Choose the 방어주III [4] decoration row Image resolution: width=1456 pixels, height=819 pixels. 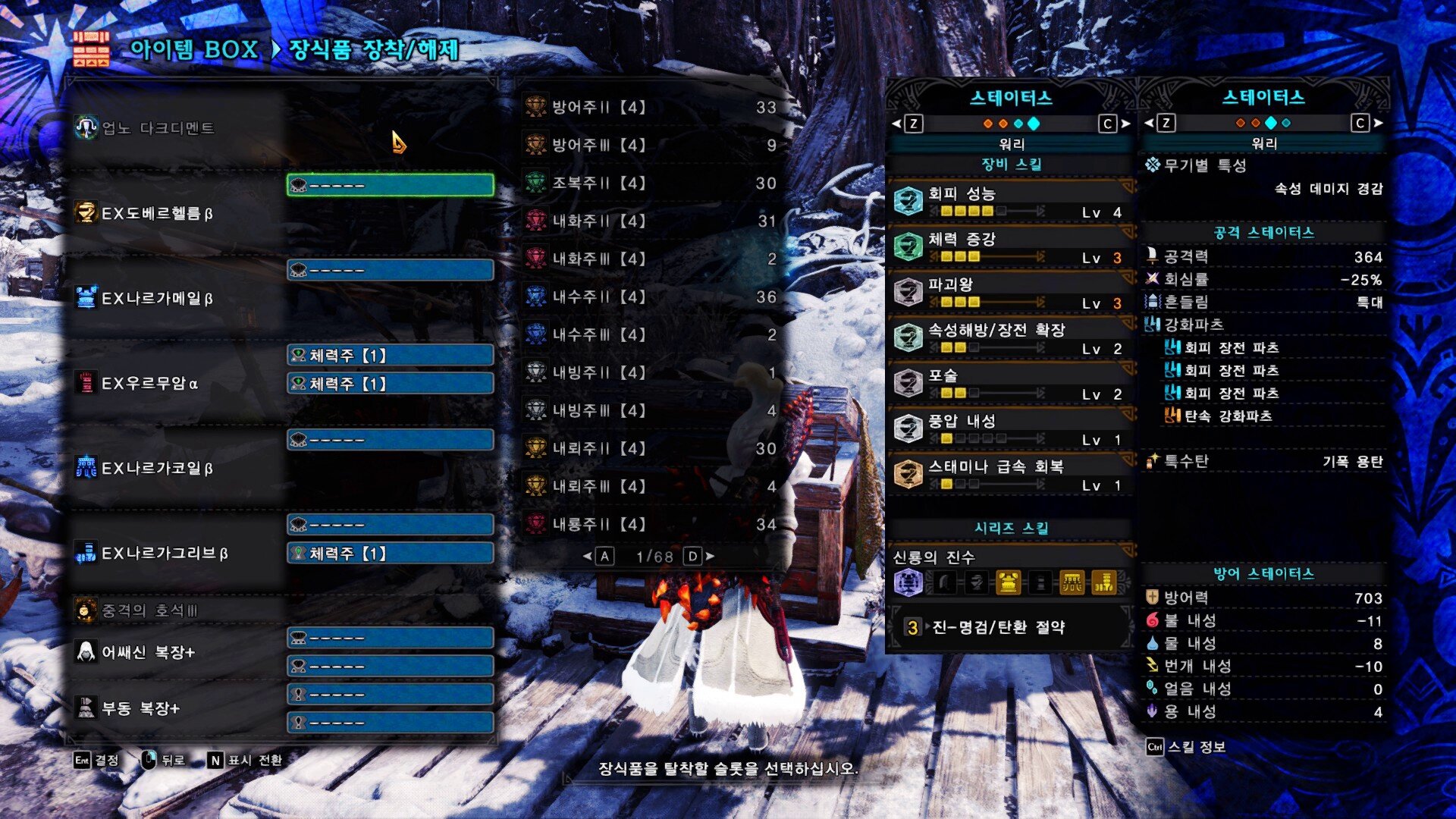652,145
